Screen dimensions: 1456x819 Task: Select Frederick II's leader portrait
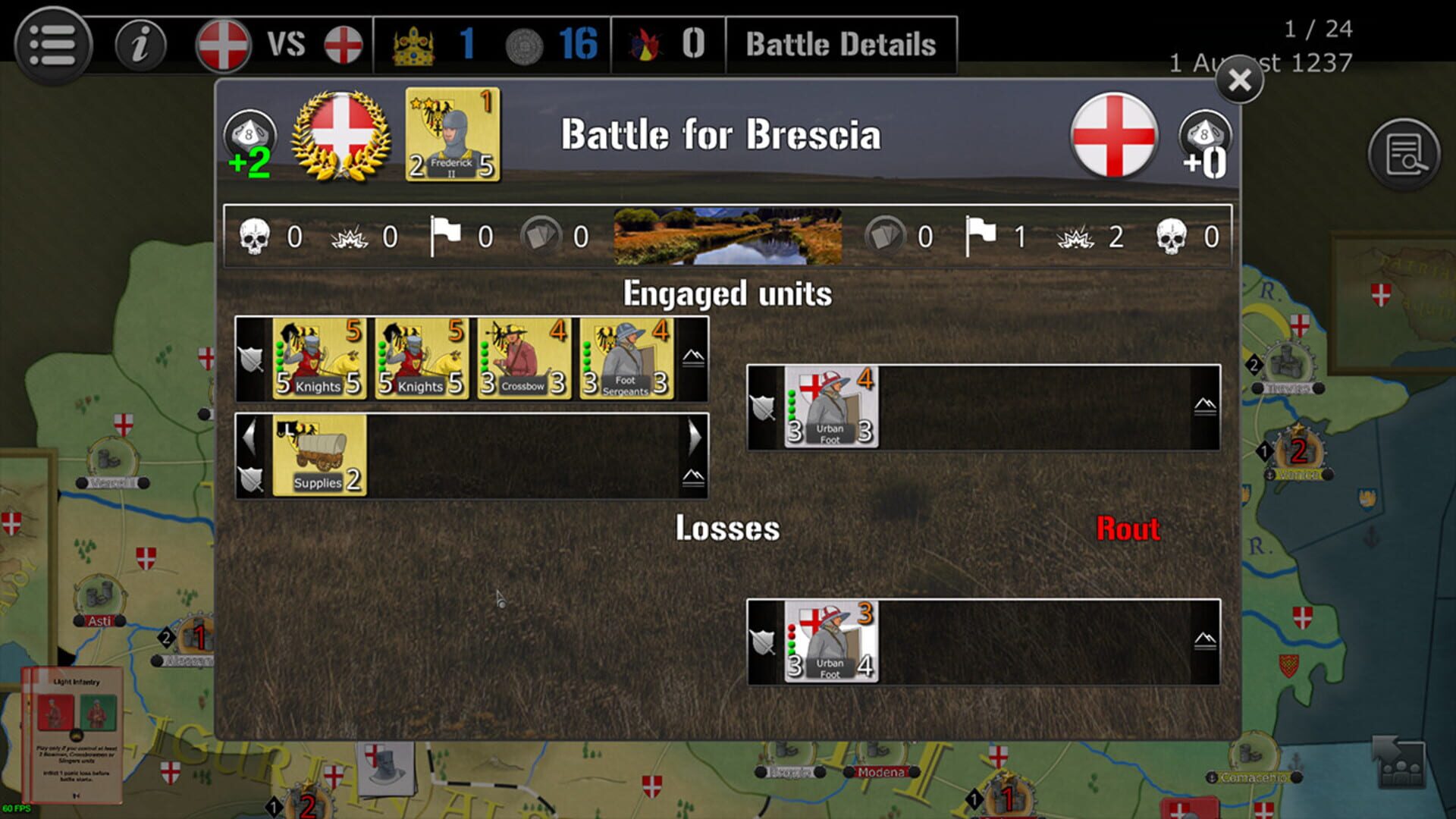[x=451, y=135]
